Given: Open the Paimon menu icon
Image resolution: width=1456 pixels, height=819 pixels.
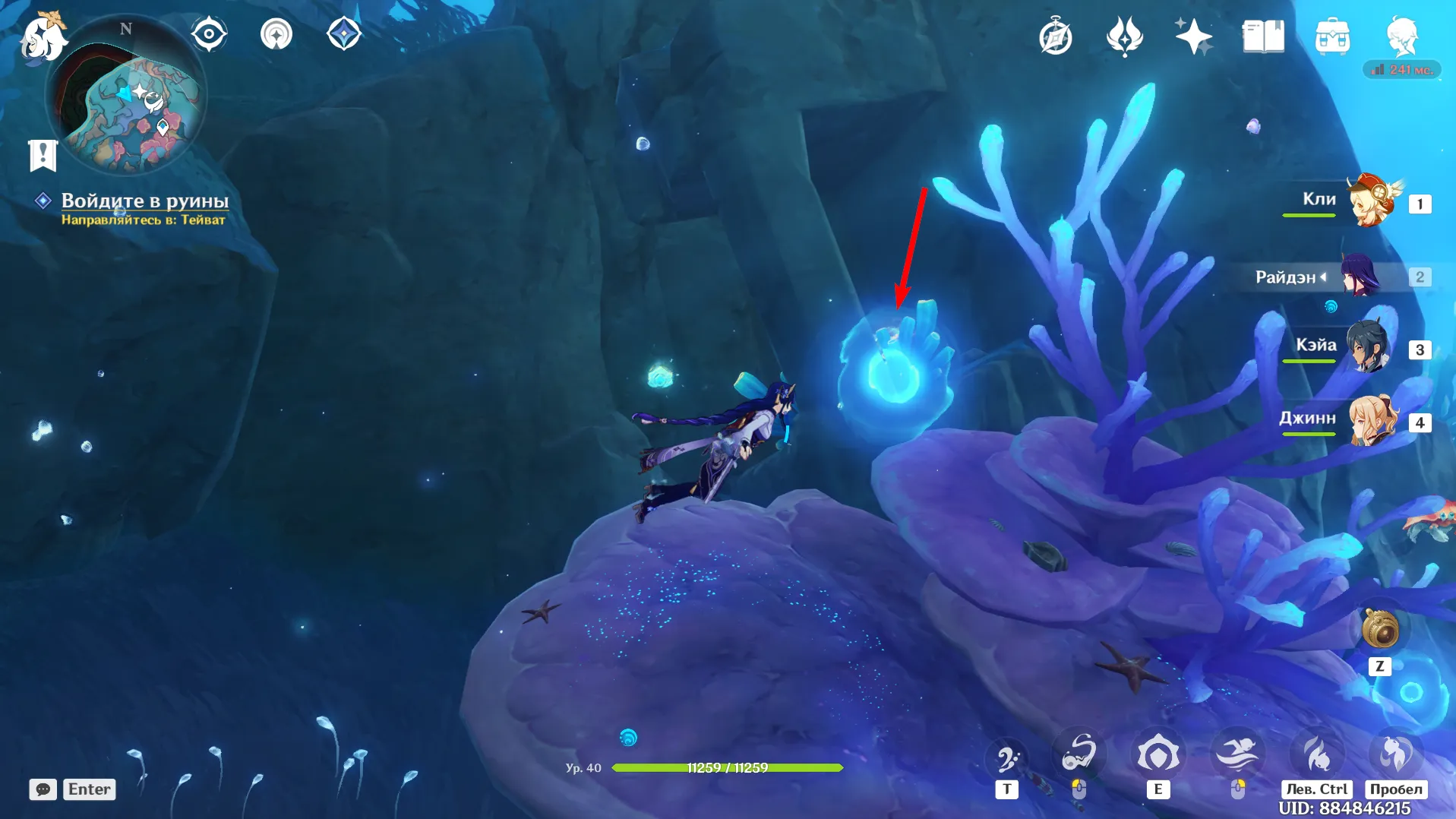Looking at the screenshot, I should [42, 36].
